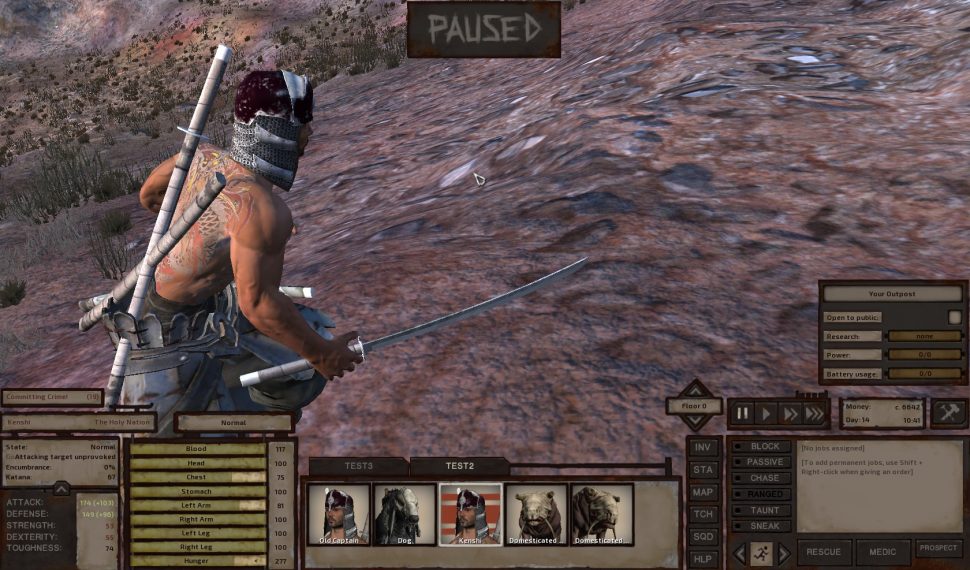This screenshot has width=970, height=570.
Task: Open the STA stats panel
Action: 703,470
